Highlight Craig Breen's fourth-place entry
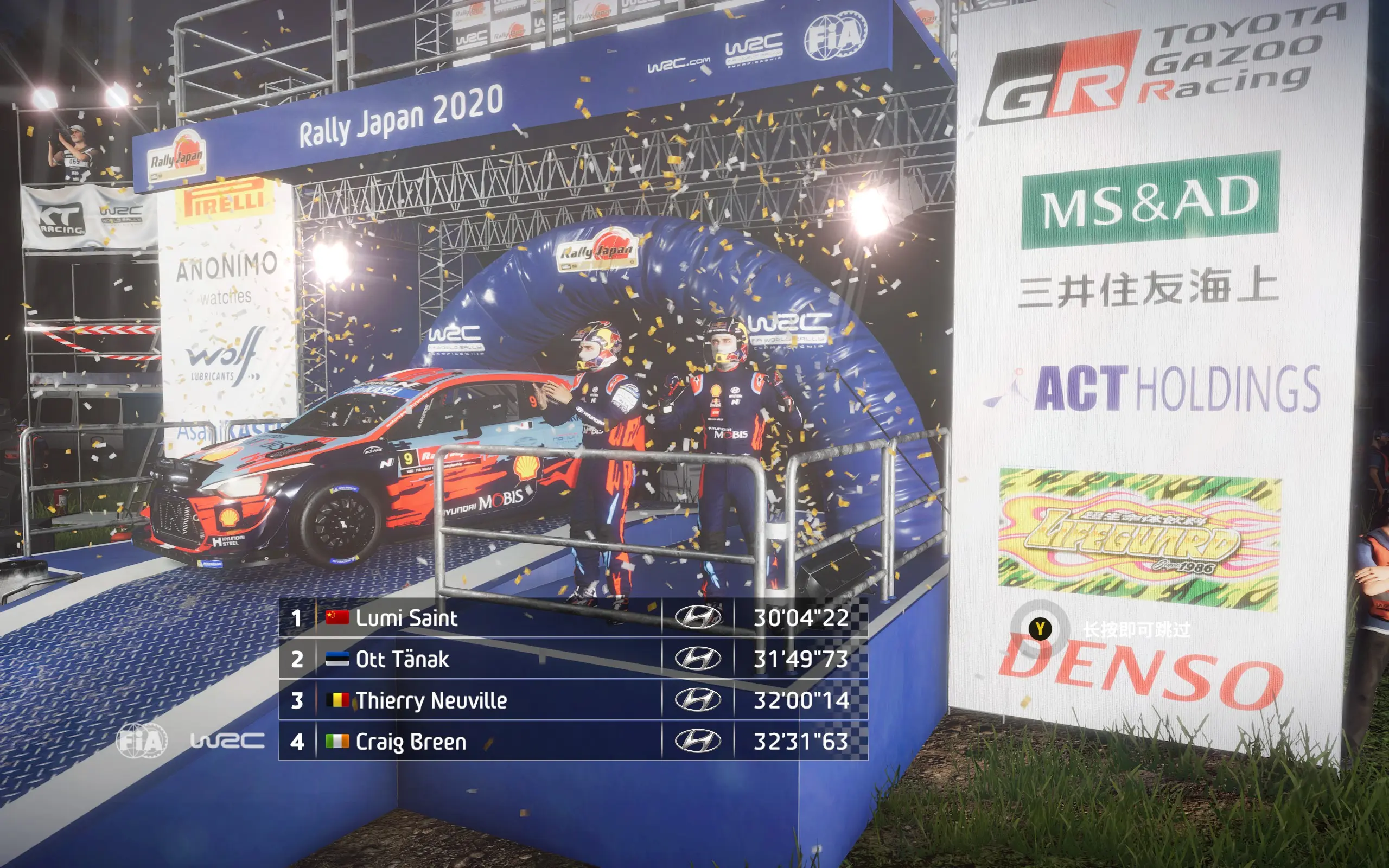Screen dimensions: 1389x868 [573, 742]
